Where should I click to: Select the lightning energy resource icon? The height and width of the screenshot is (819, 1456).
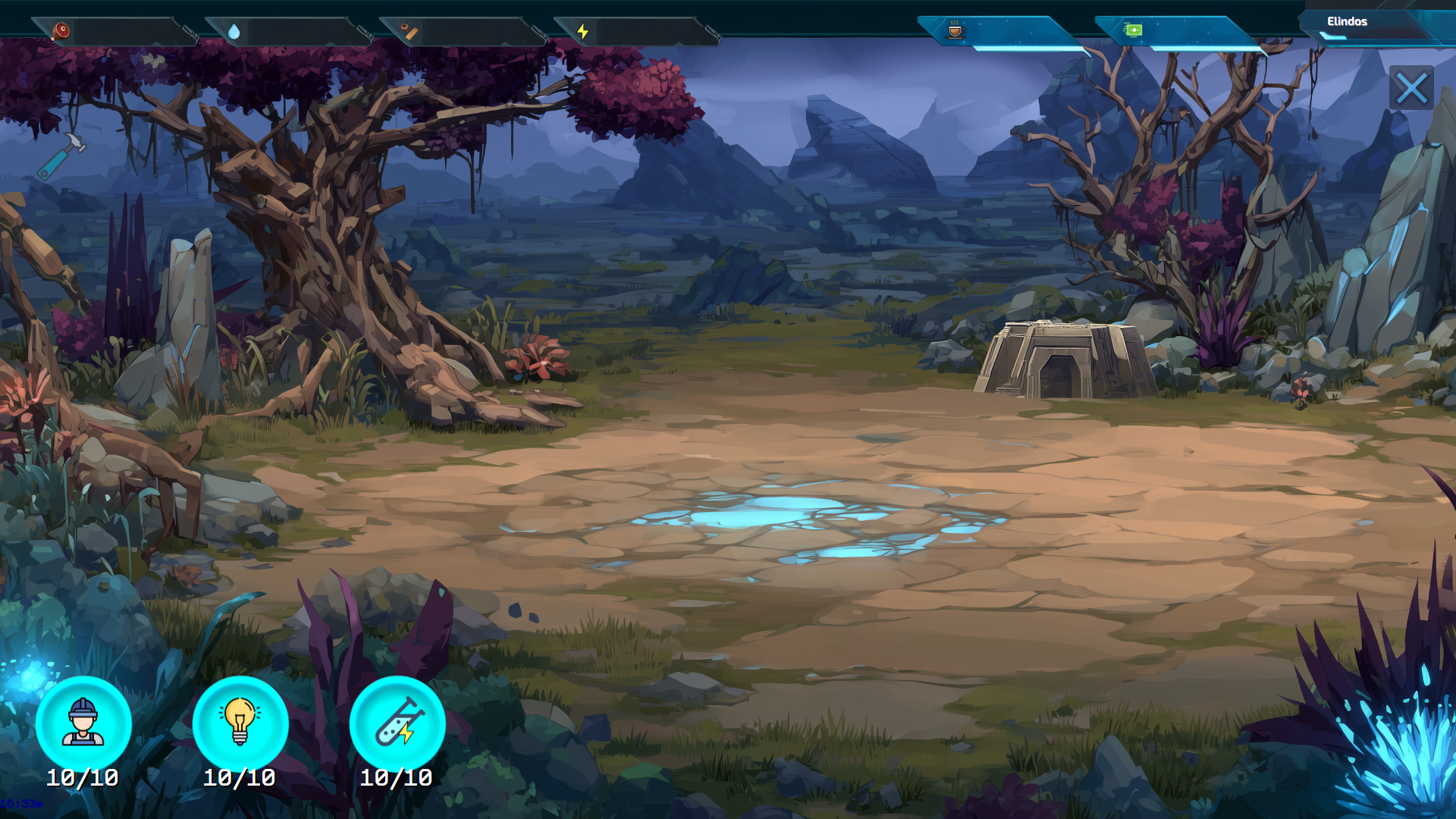pos(582,31)
